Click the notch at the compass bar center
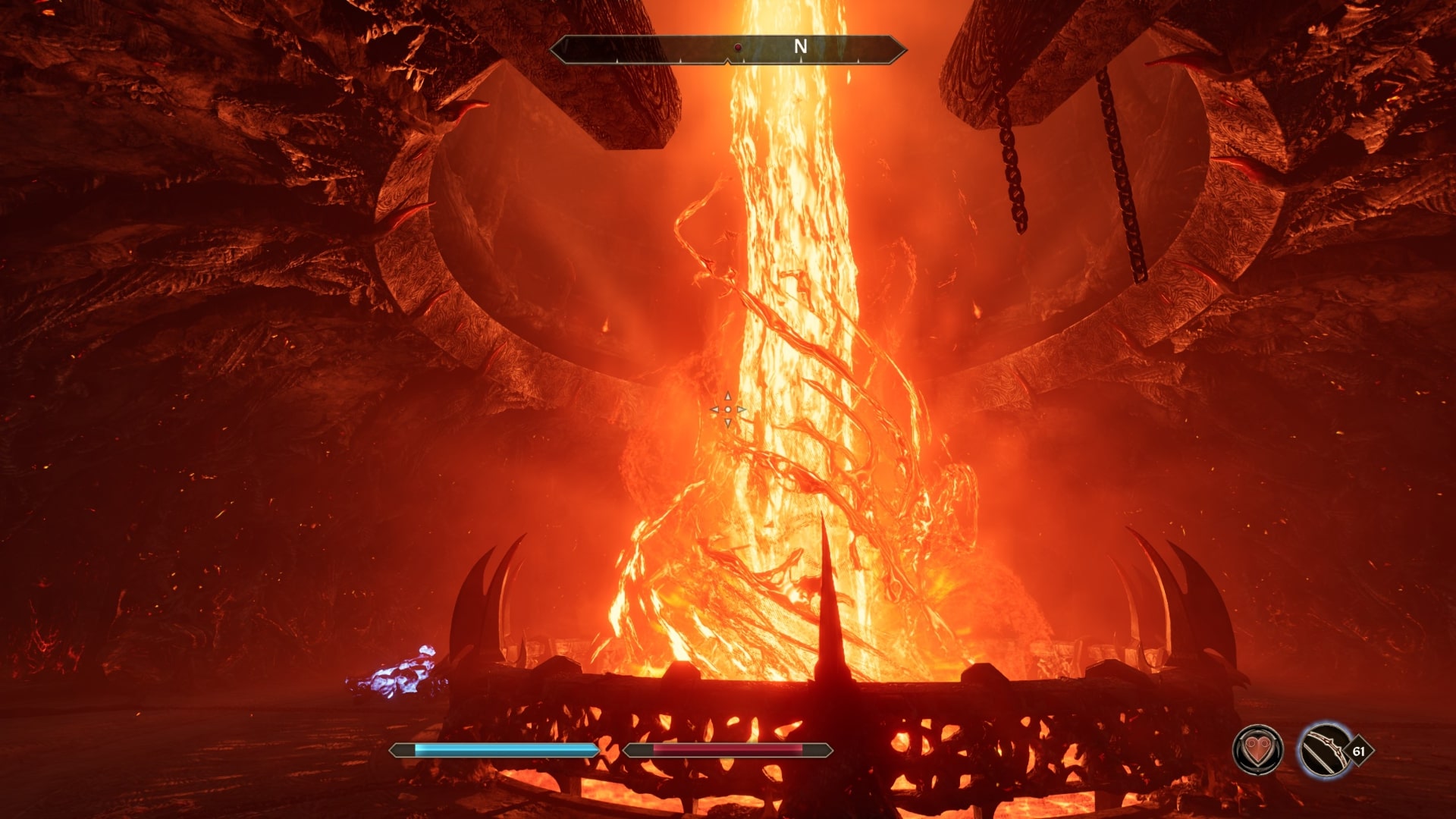 coord(727,61)
